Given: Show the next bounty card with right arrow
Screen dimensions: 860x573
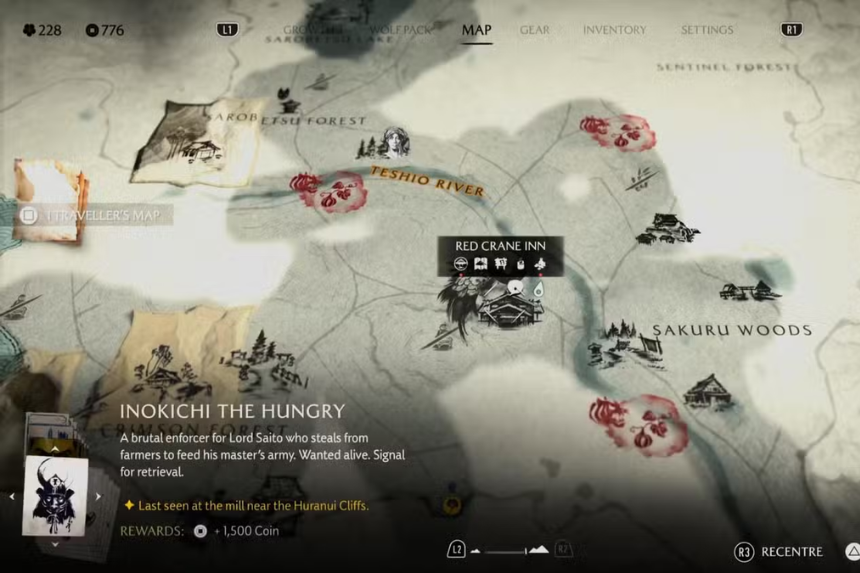Looking at the screenshot, I should 99,496.
